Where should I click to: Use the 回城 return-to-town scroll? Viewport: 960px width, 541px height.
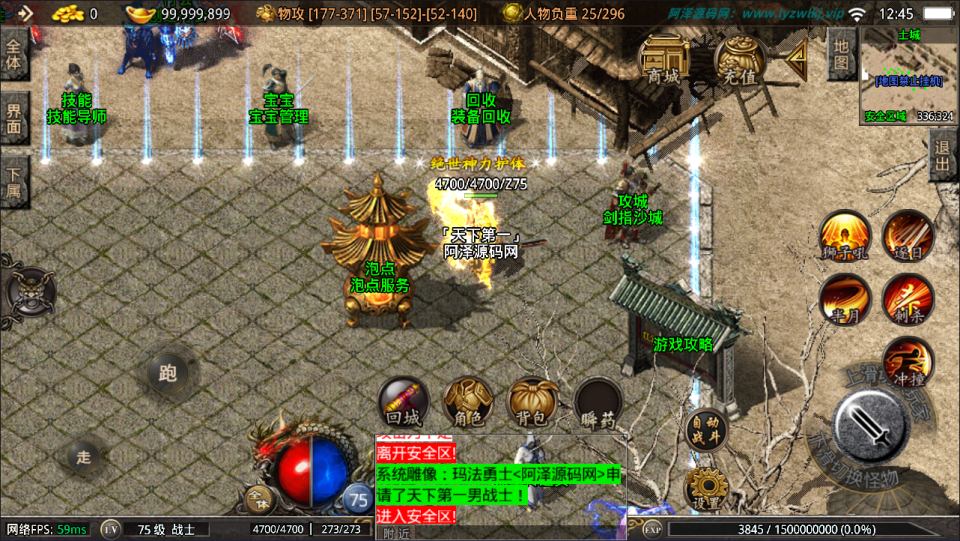click(404, 403)
